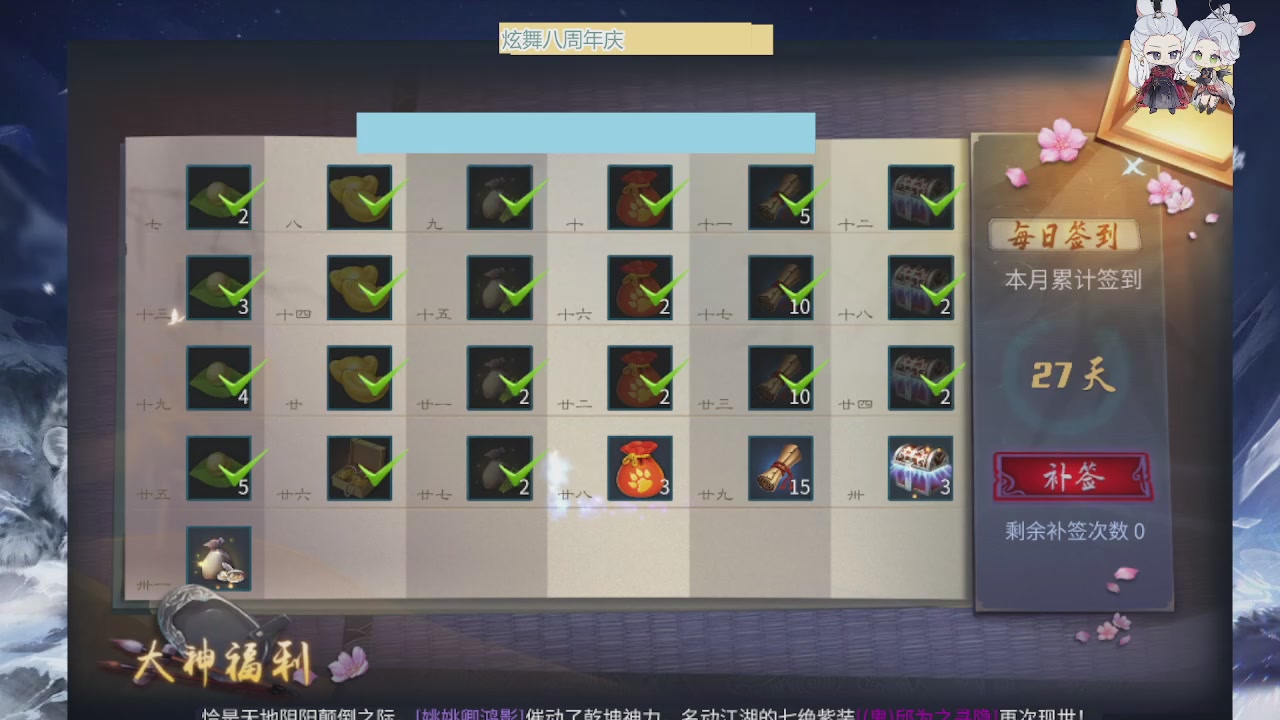Viewport: 1280px width, 720px height.
Task: Open the day 30 treasure chest reward
Action: [919, 467]
